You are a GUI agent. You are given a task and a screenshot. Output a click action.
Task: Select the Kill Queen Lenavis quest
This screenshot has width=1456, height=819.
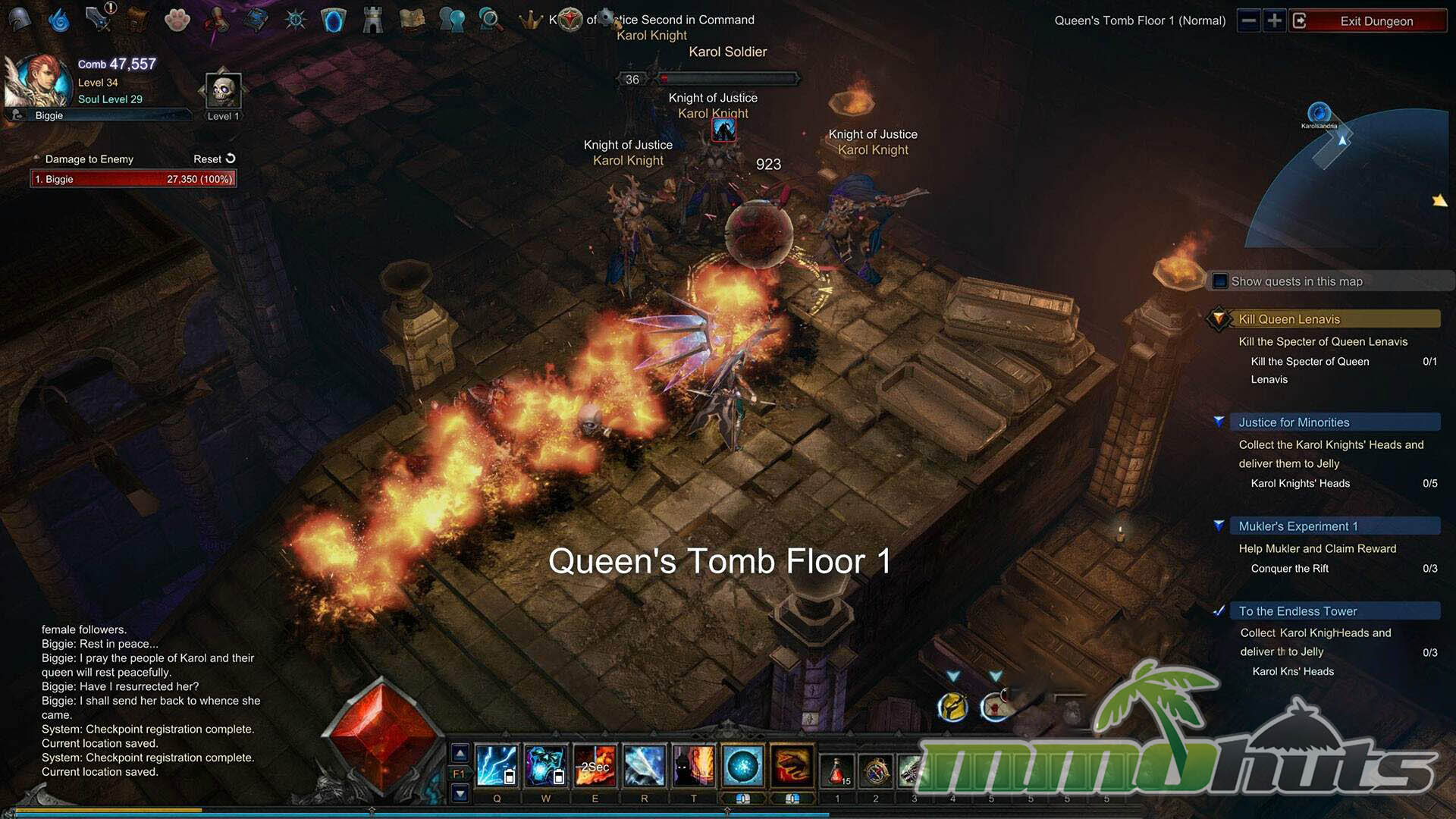pos(1289,319)
